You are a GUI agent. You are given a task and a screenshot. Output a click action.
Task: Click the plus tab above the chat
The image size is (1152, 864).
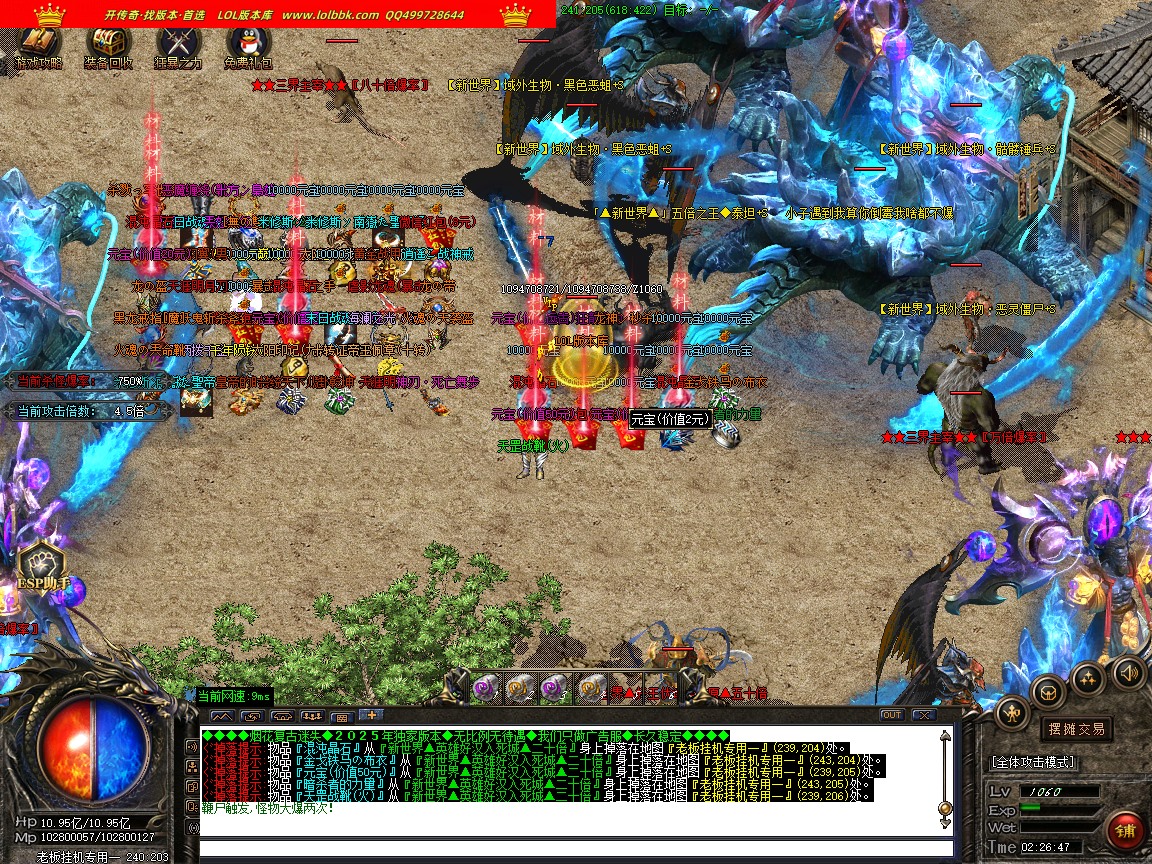click(x=370, y=715)
